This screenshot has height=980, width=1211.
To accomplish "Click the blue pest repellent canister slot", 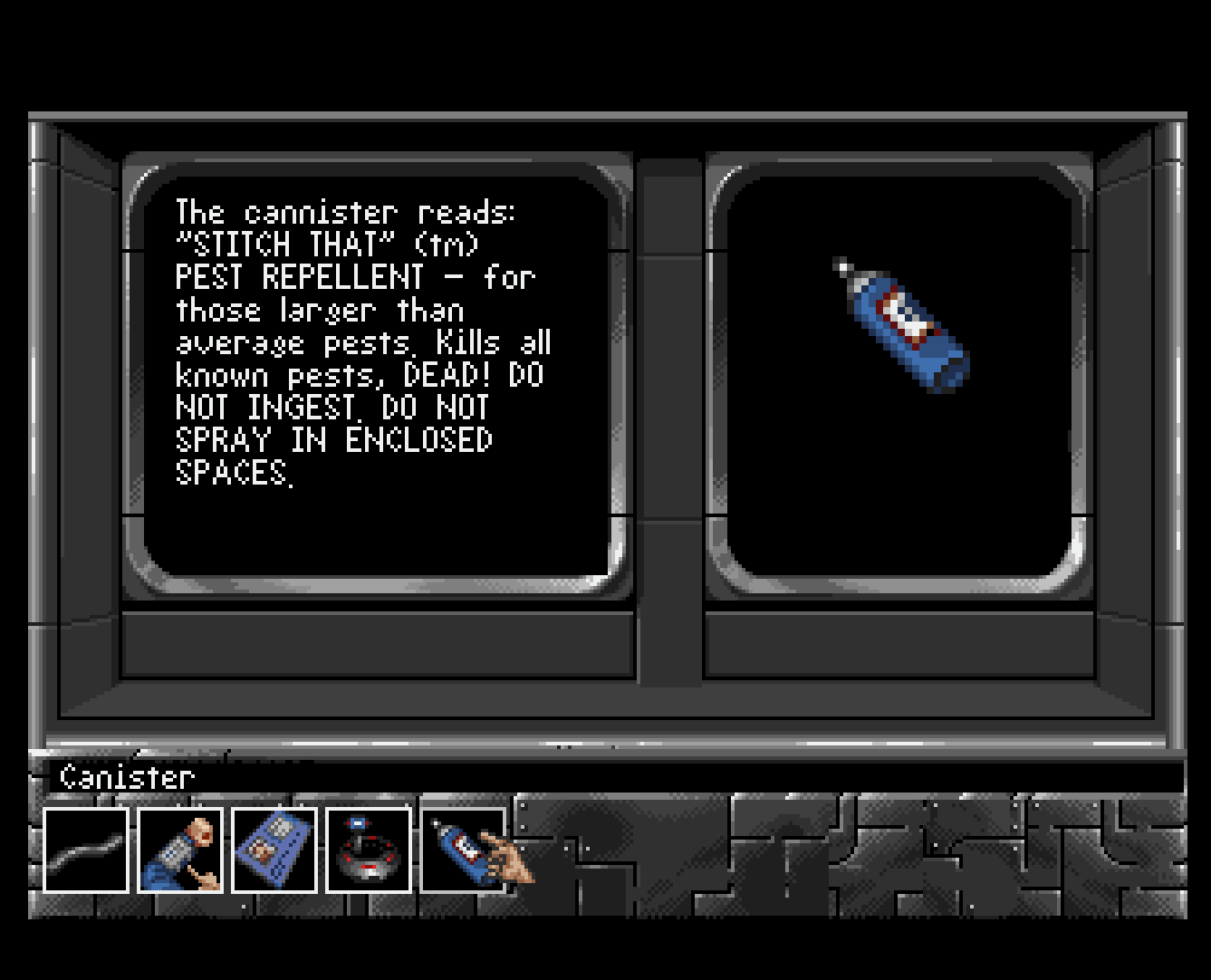I will click(462, 850).
